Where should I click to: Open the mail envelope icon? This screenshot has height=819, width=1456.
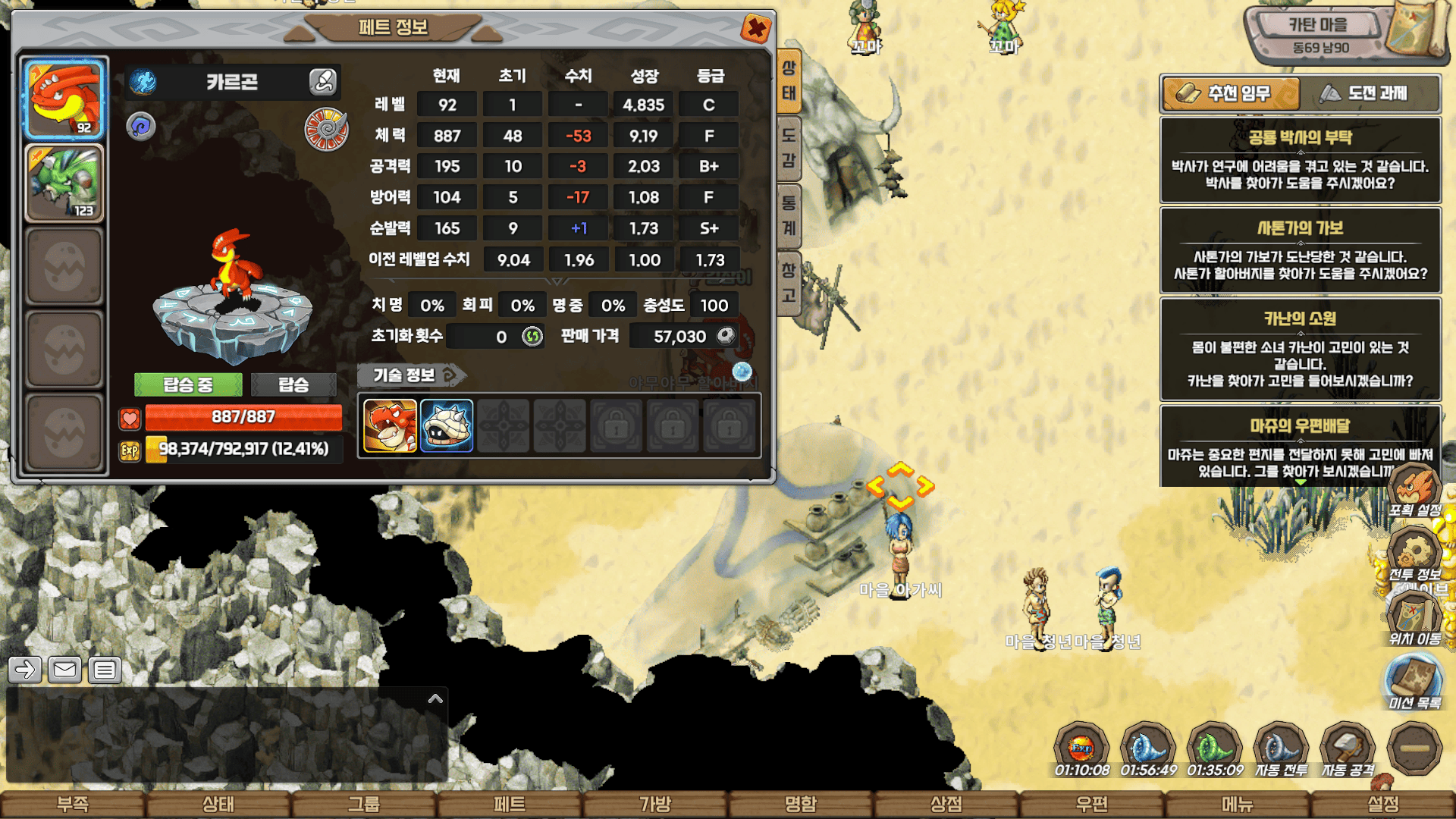tap(64, 670)
